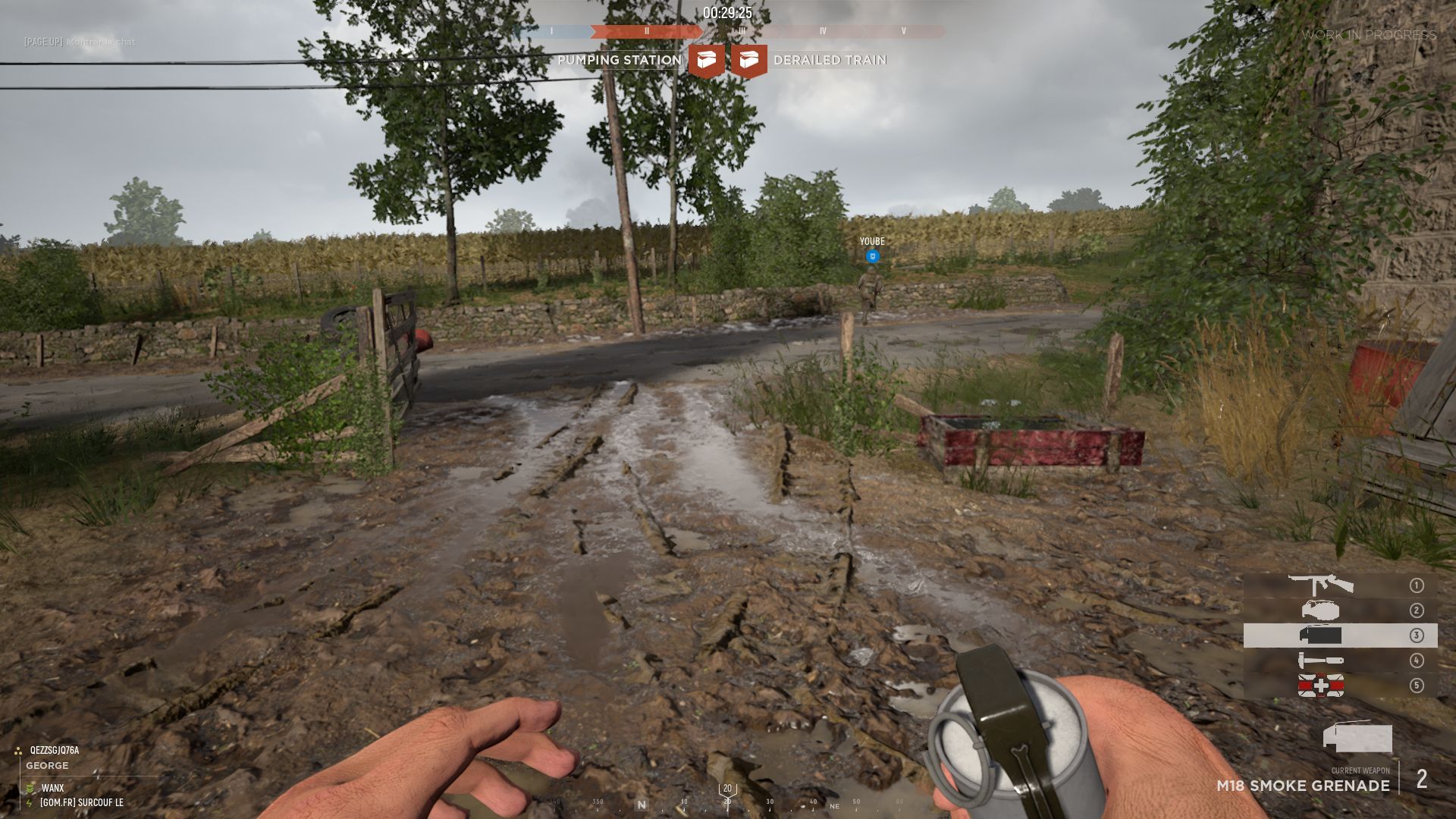The width and height of the screenshot is (1456, 819).
Task: Switch to the hammer tool slot
Action: [x=1320, y=661]
